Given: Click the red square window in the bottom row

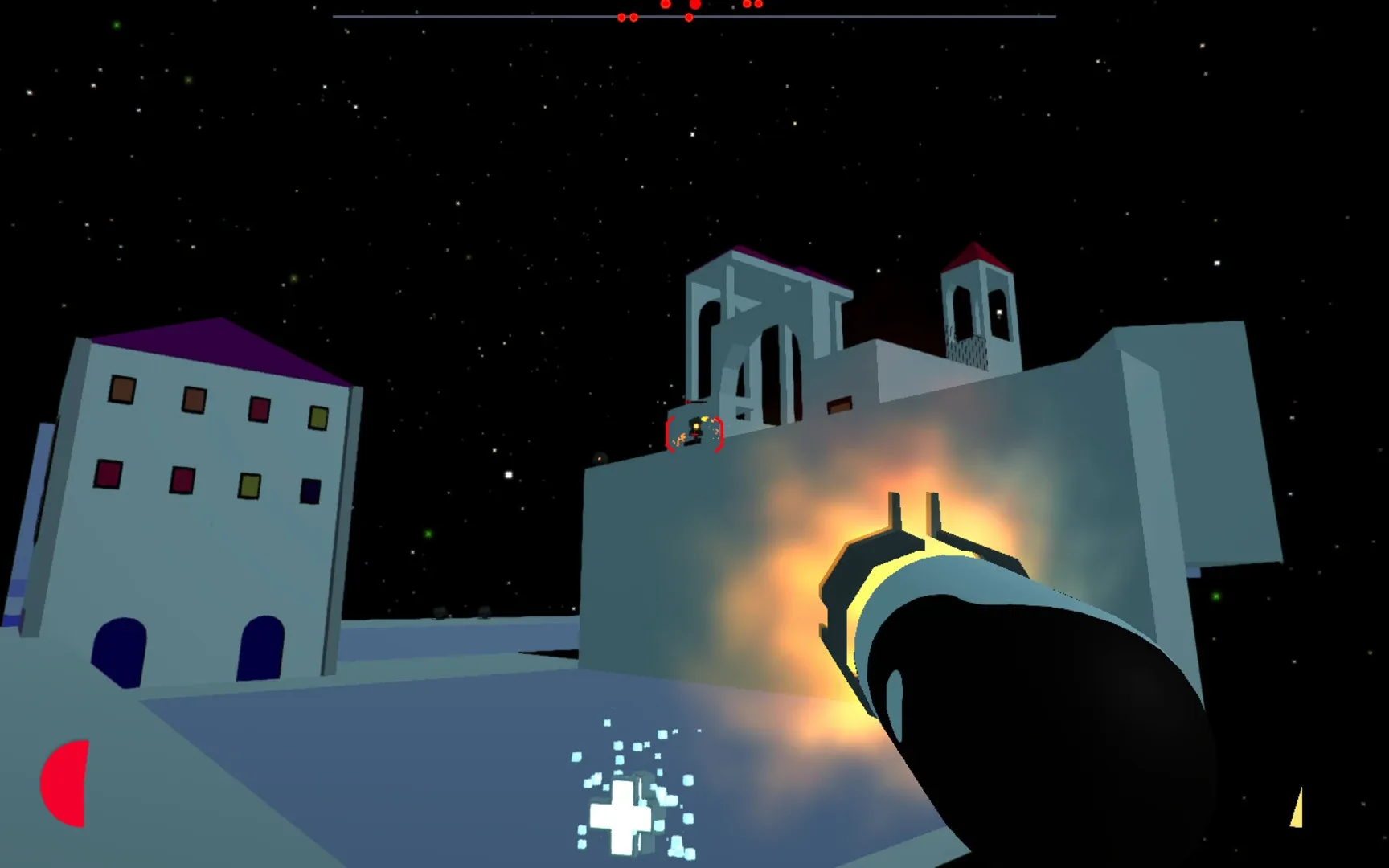Looking at the screenshot, I should point(107,474).
